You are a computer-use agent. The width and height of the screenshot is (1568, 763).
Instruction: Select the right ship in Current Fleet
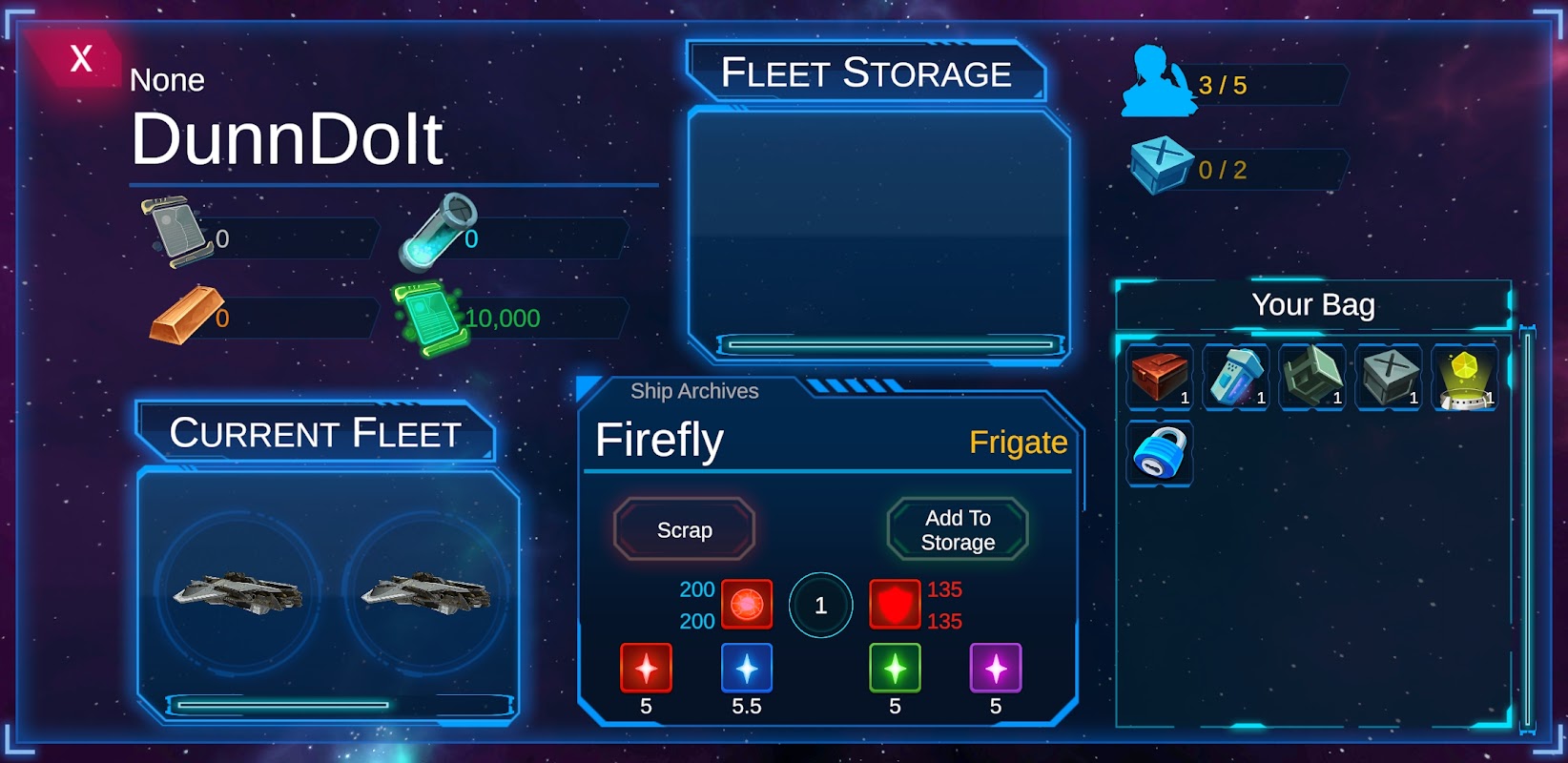coord(425,593)
